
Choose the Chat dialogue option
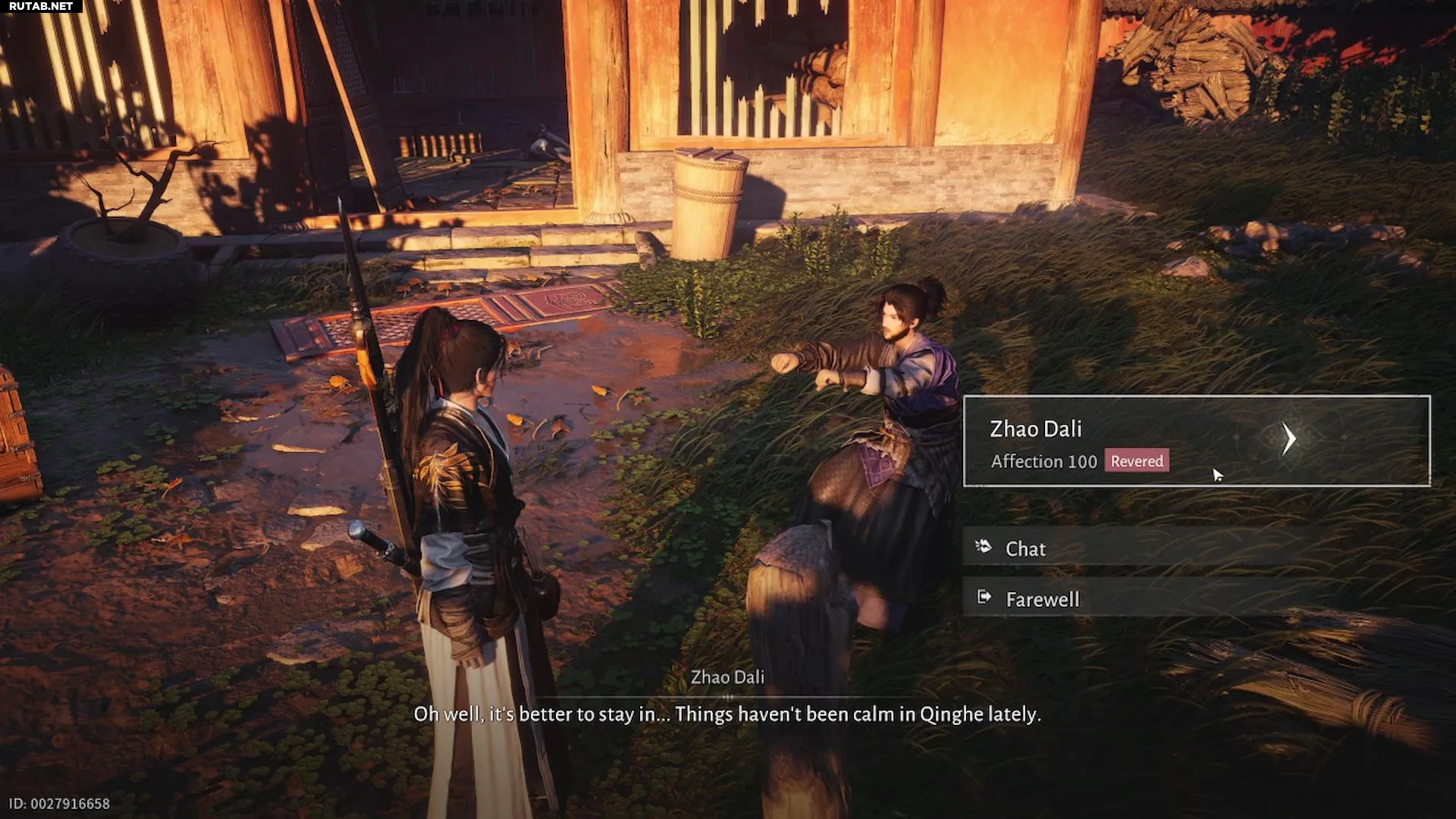click(1025, 548)
